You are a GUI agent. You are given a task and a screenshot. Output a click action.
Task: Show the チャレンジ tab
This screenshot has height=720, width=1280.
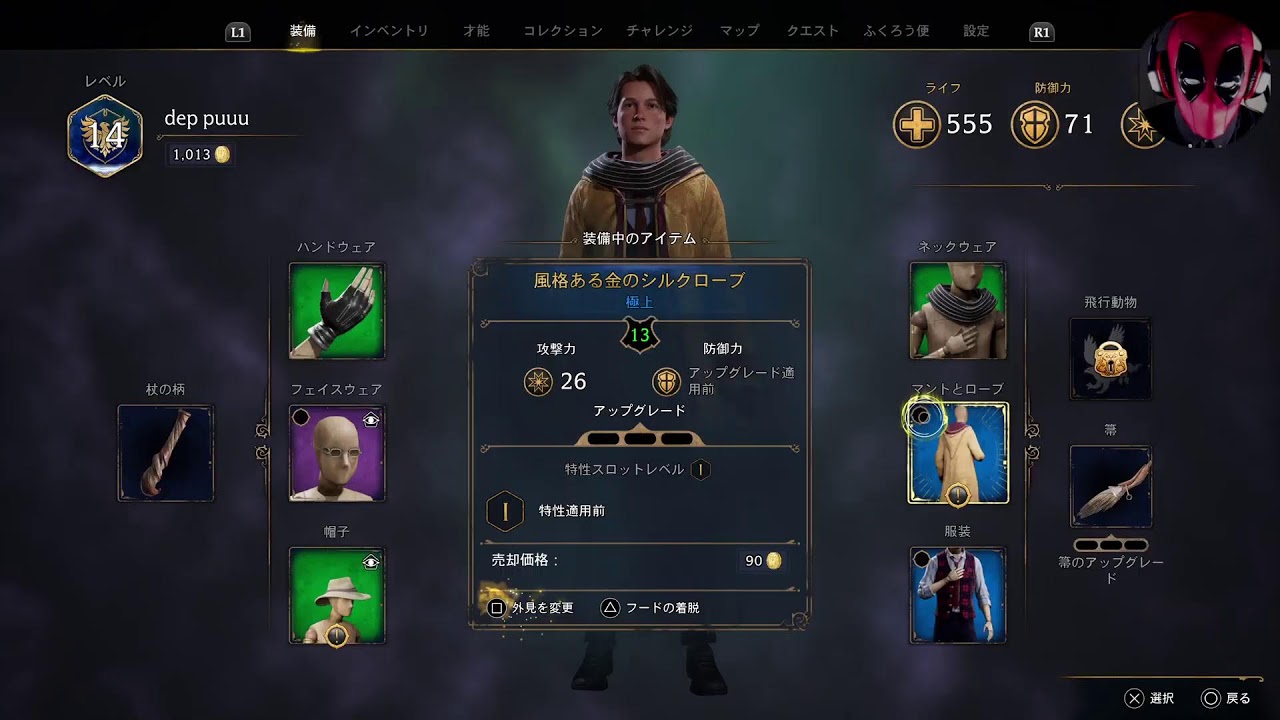pos(660,31)
